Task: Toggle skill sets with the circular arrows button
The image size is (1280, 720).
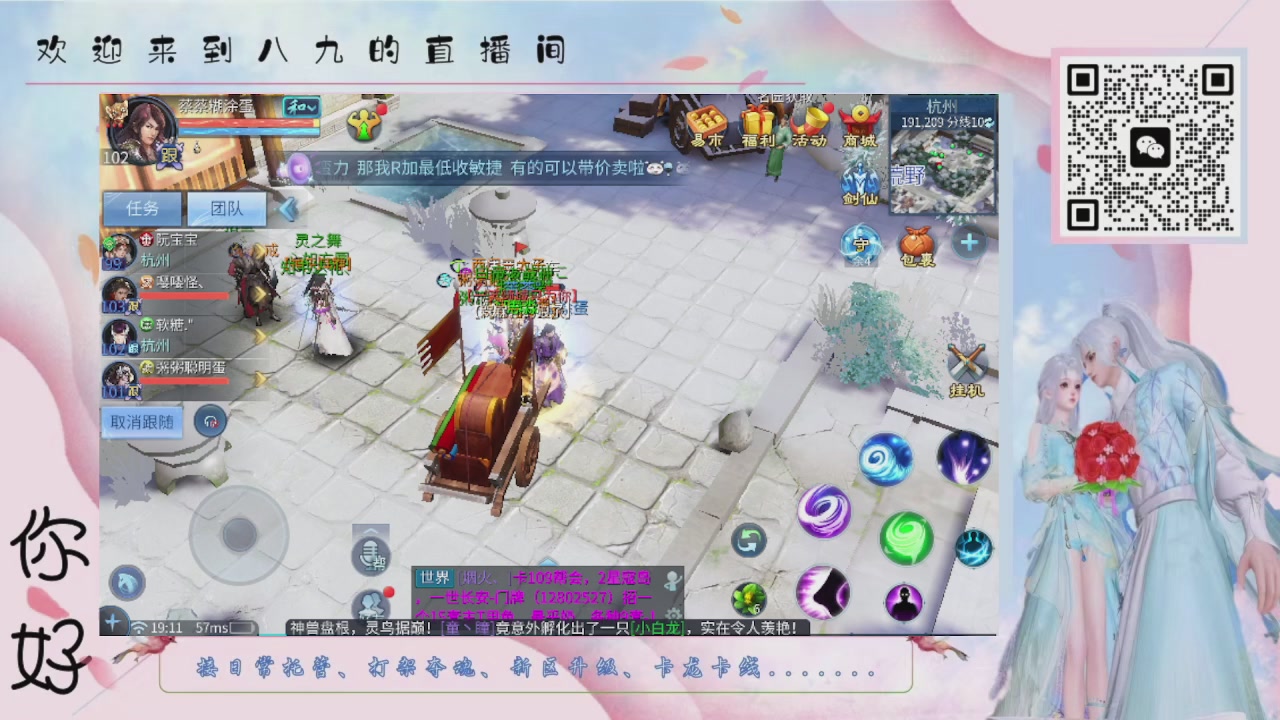Action: 750,540
